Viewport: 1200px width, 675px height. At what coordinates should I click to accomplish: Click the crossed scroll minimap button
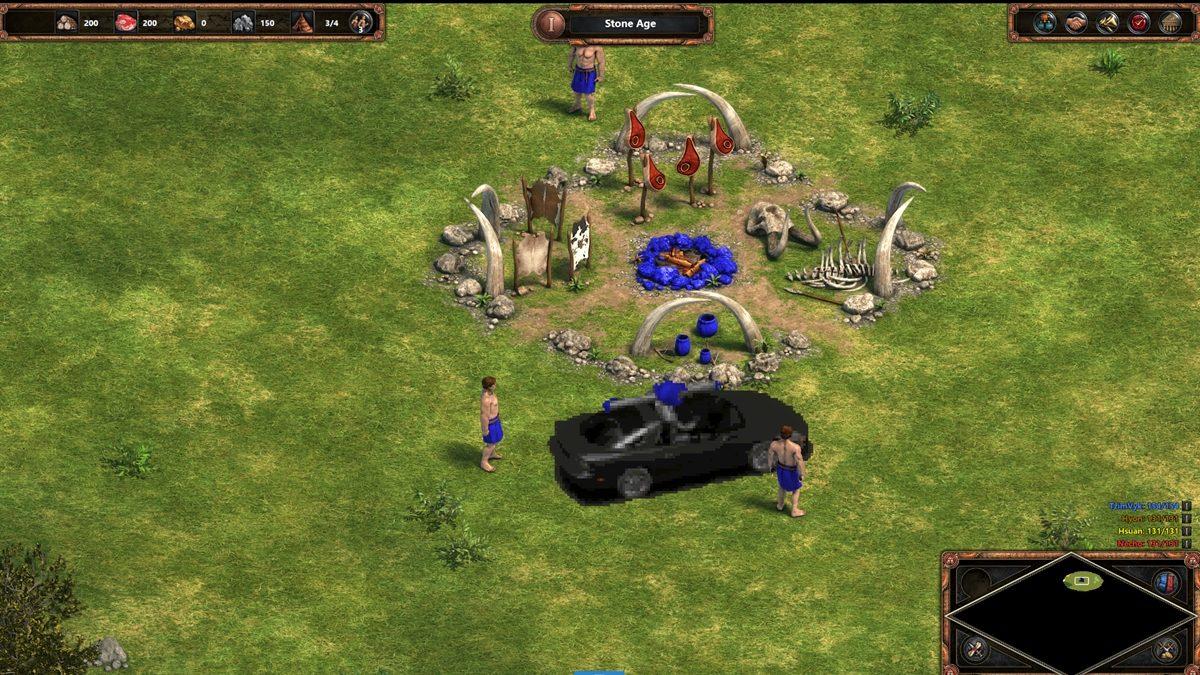[975, 651]
